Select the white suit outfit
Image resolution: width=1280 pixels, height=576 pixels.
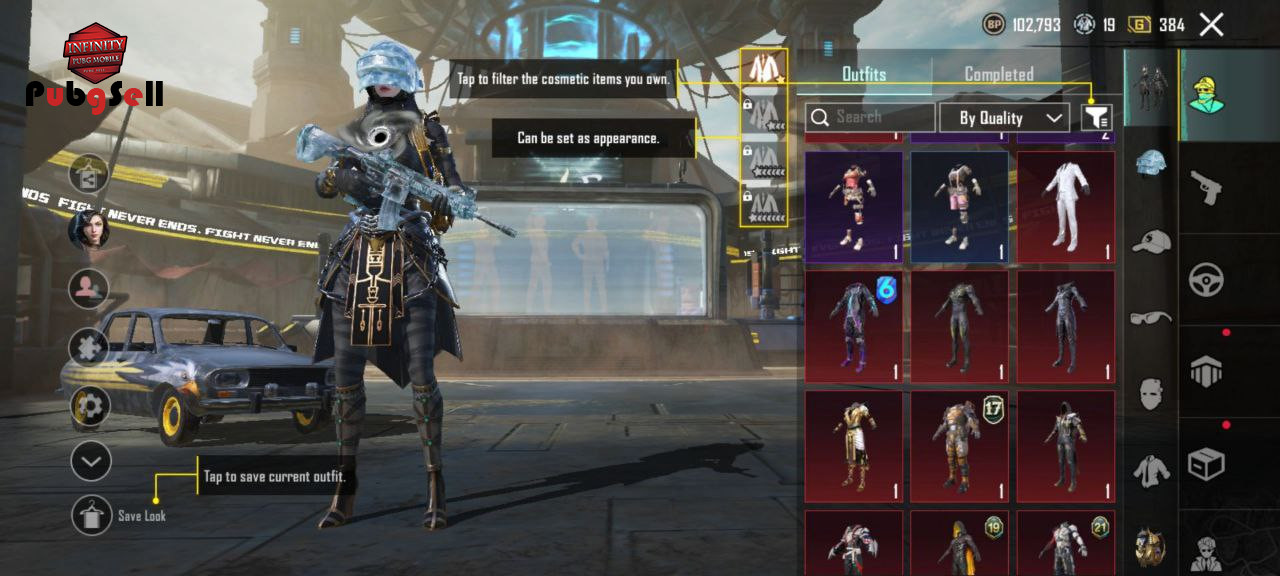[1065, 207]
